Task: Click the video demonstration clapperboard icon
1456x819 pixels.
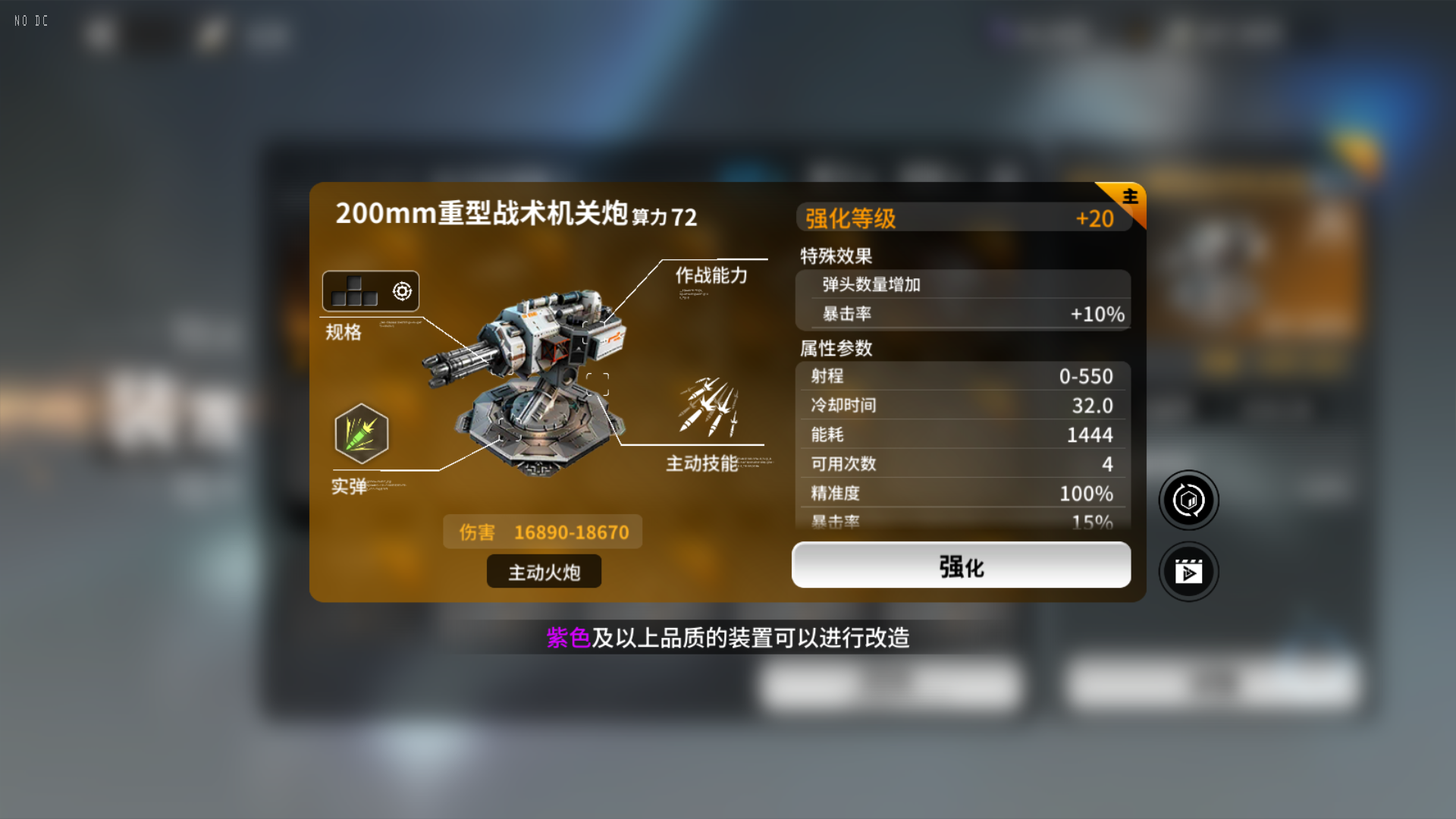Action: coord(1188,572)
